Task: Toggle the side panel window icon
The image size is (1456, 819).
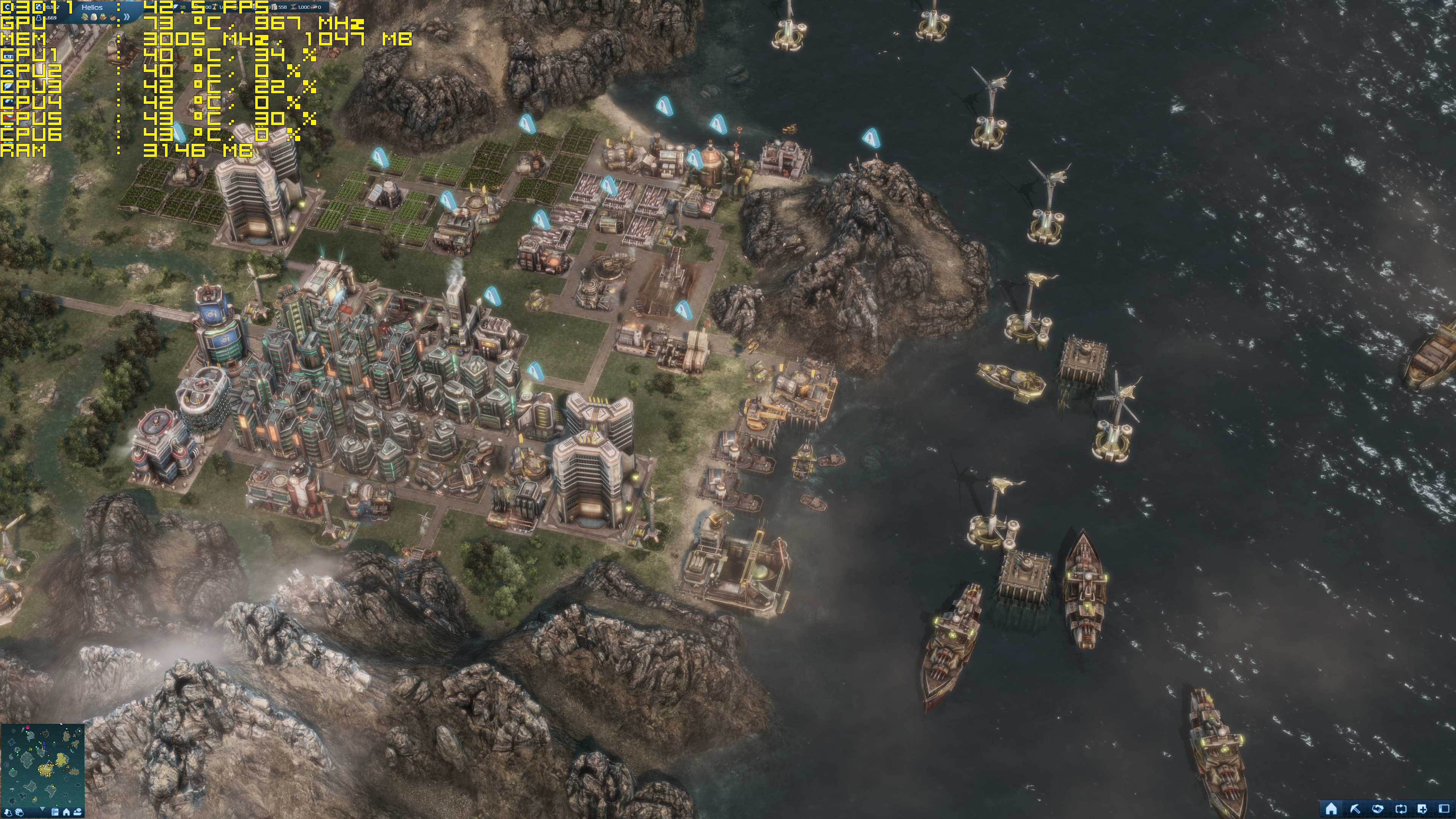Action: [x=1445, y=809]
